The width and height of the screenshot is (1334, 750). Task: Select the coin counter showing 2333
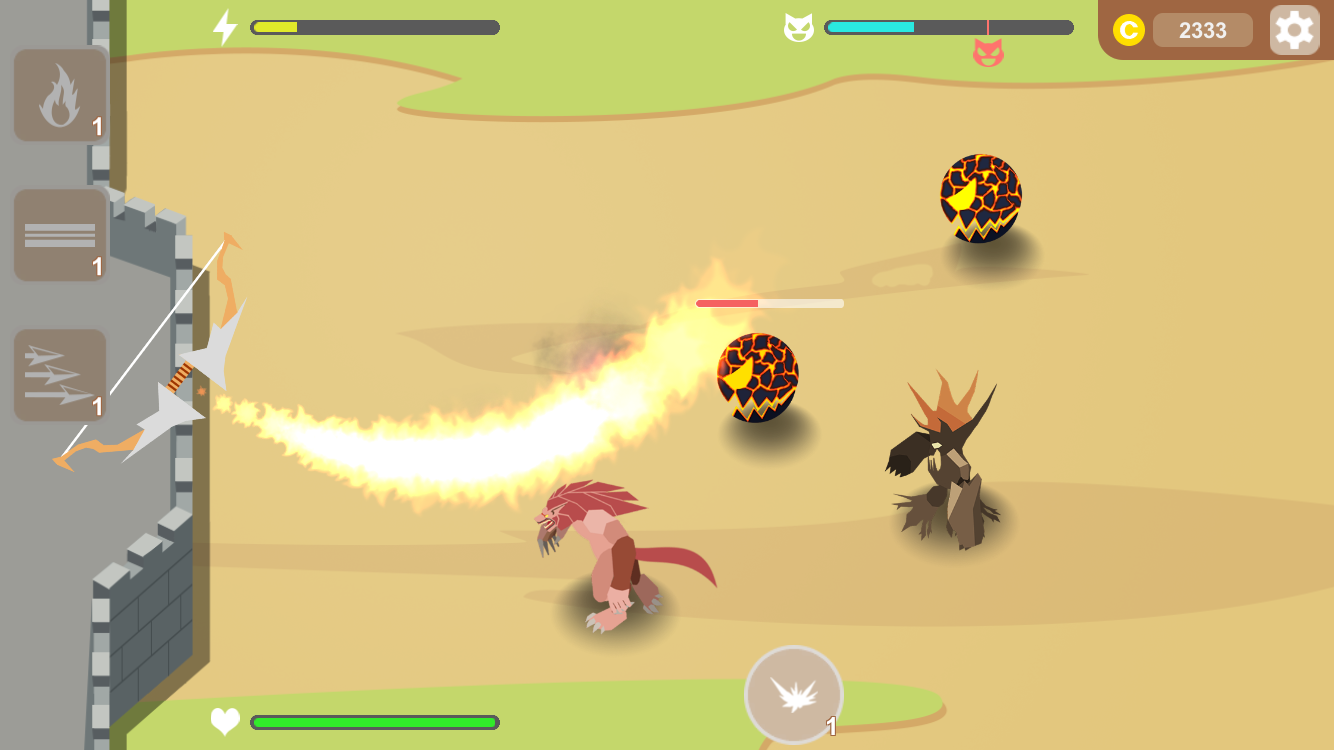click(1202, 30)
